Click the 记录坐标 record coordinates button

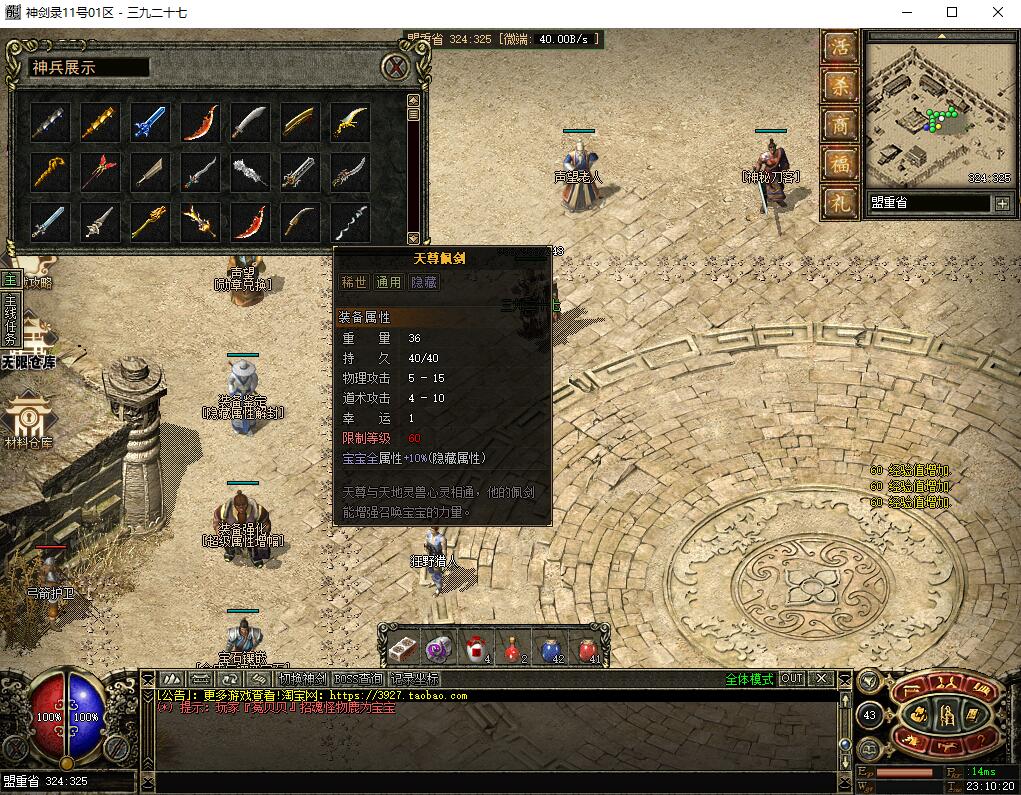tap(415, 679)
